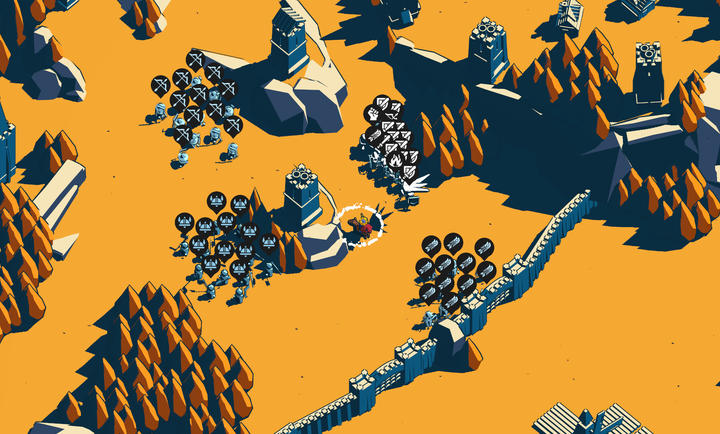Select the unit marked with the fist icon
This screenshot has width=720, height=434.
(x=372, y=114)
